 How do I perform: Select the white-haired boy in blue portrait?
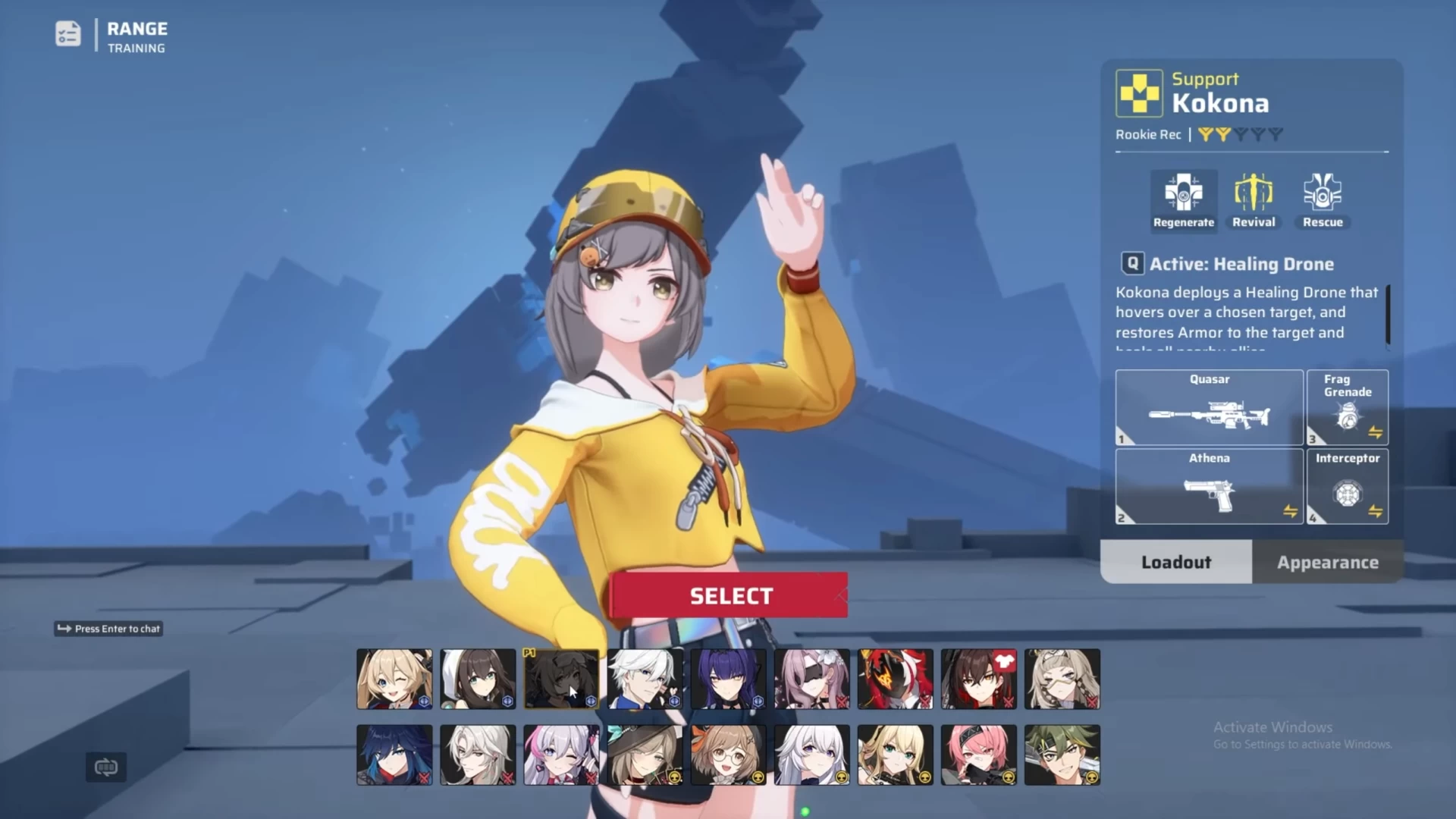[x=645, y=679]
